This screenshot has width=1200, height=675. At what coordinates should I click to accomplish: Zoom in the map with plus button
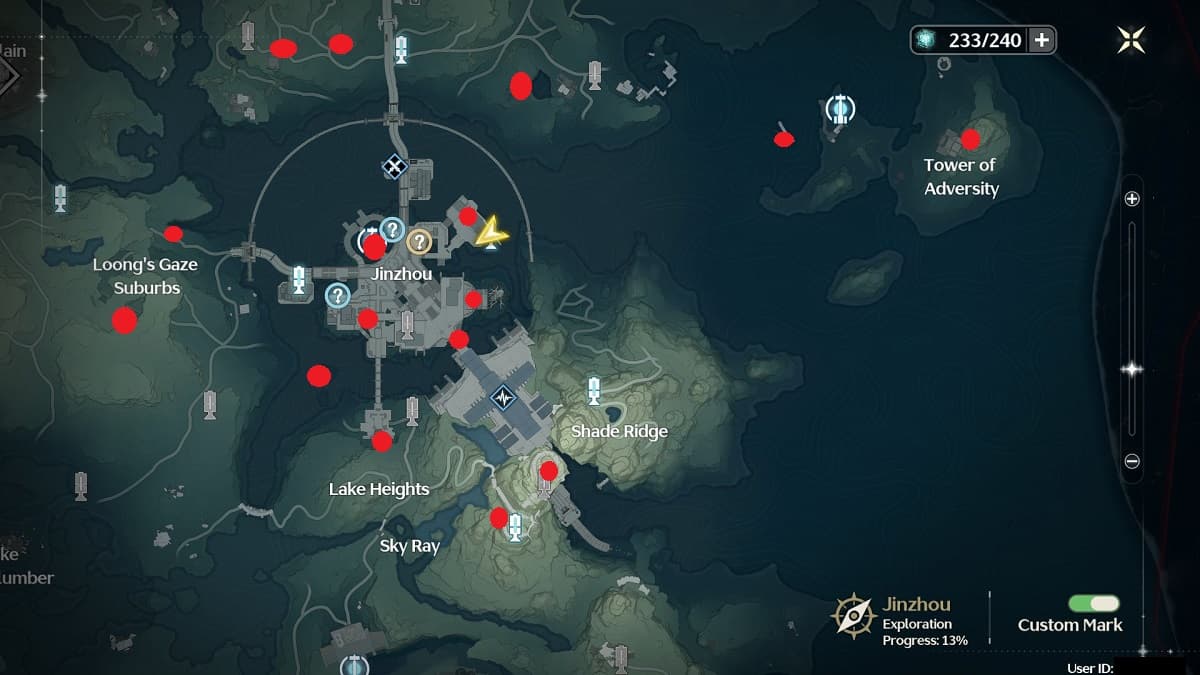[x=1132, y=199]
